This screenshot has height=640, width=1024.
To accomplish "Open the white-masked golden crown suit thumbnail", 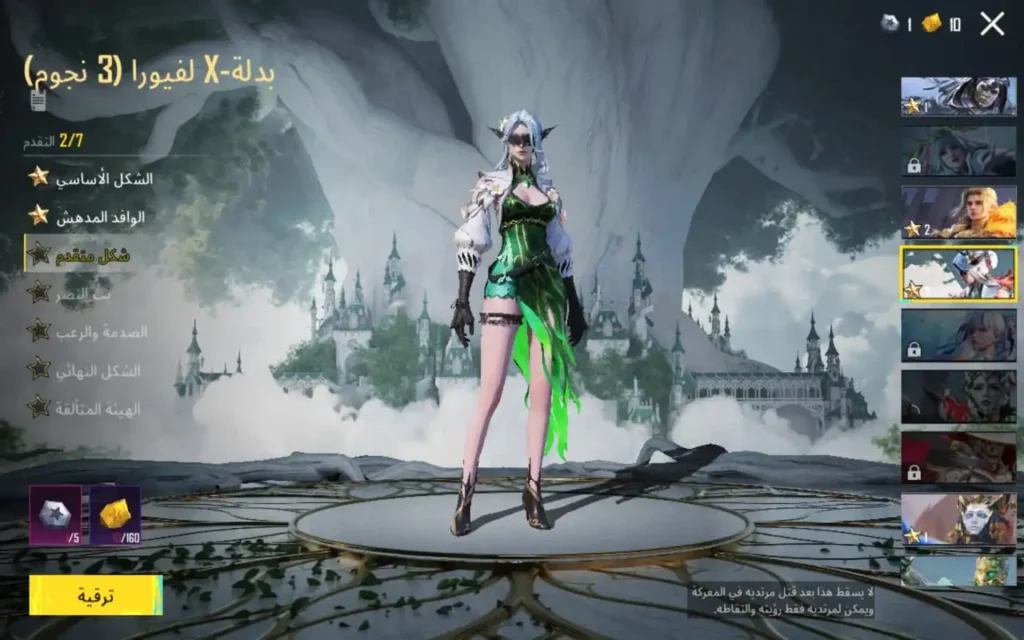I will pos(959,519).
